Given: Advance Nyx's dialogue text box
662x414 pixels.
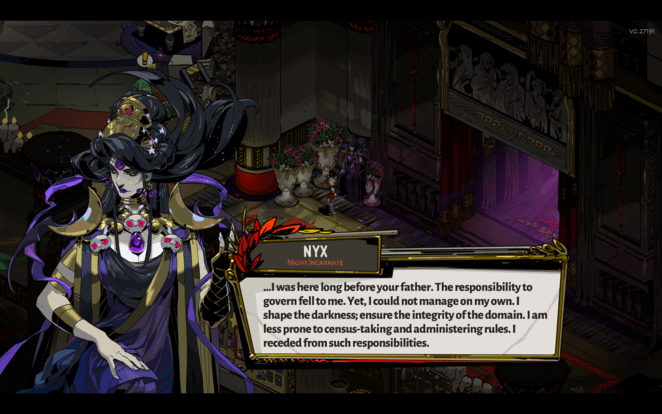Looking at the screenshot, I should pos(400,314).
